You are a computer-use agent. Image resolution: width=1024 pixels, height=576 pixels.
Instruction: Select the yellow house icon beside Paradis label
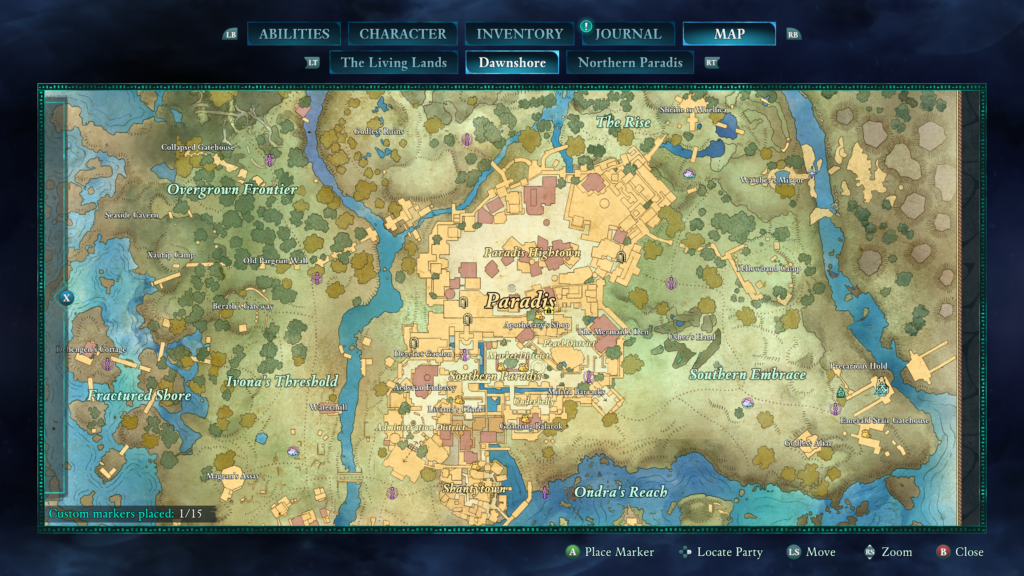click(x=549, y=311)
